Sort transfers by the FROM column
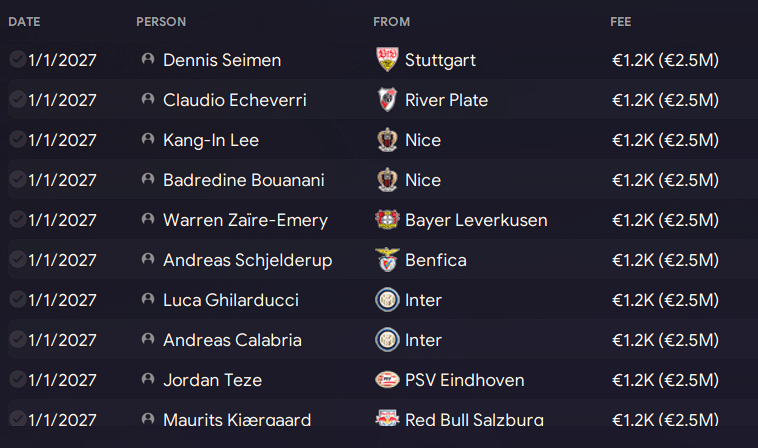Viewport: 758px width, 448px height. (x=391, y=21)
